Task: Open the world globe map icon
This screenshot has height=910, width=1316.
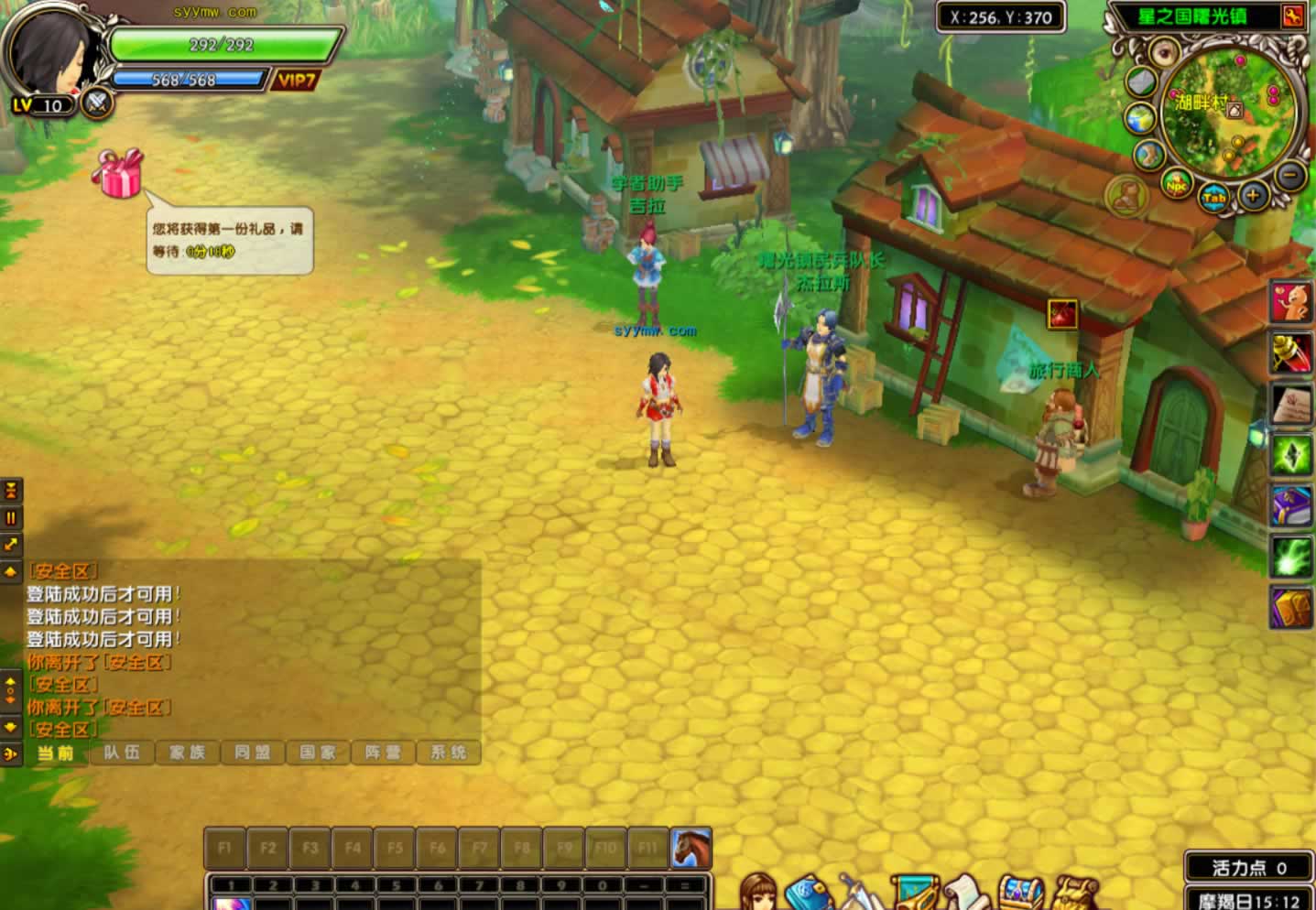Action: 1140,120
